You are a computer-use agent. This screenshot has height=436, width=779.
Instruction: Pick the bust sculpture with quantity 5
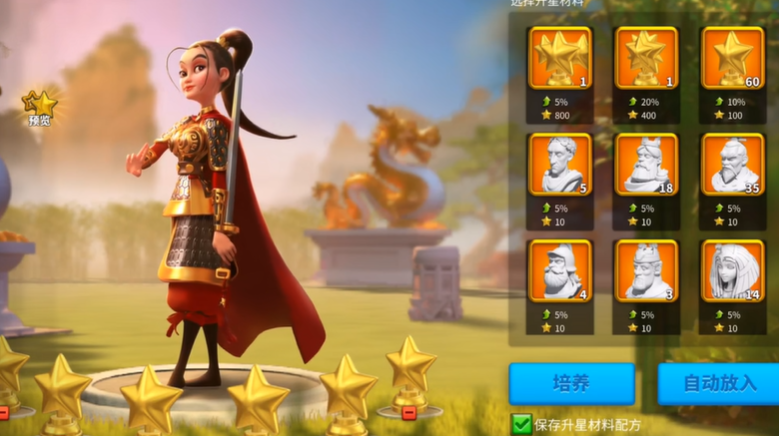coord(560,164)
